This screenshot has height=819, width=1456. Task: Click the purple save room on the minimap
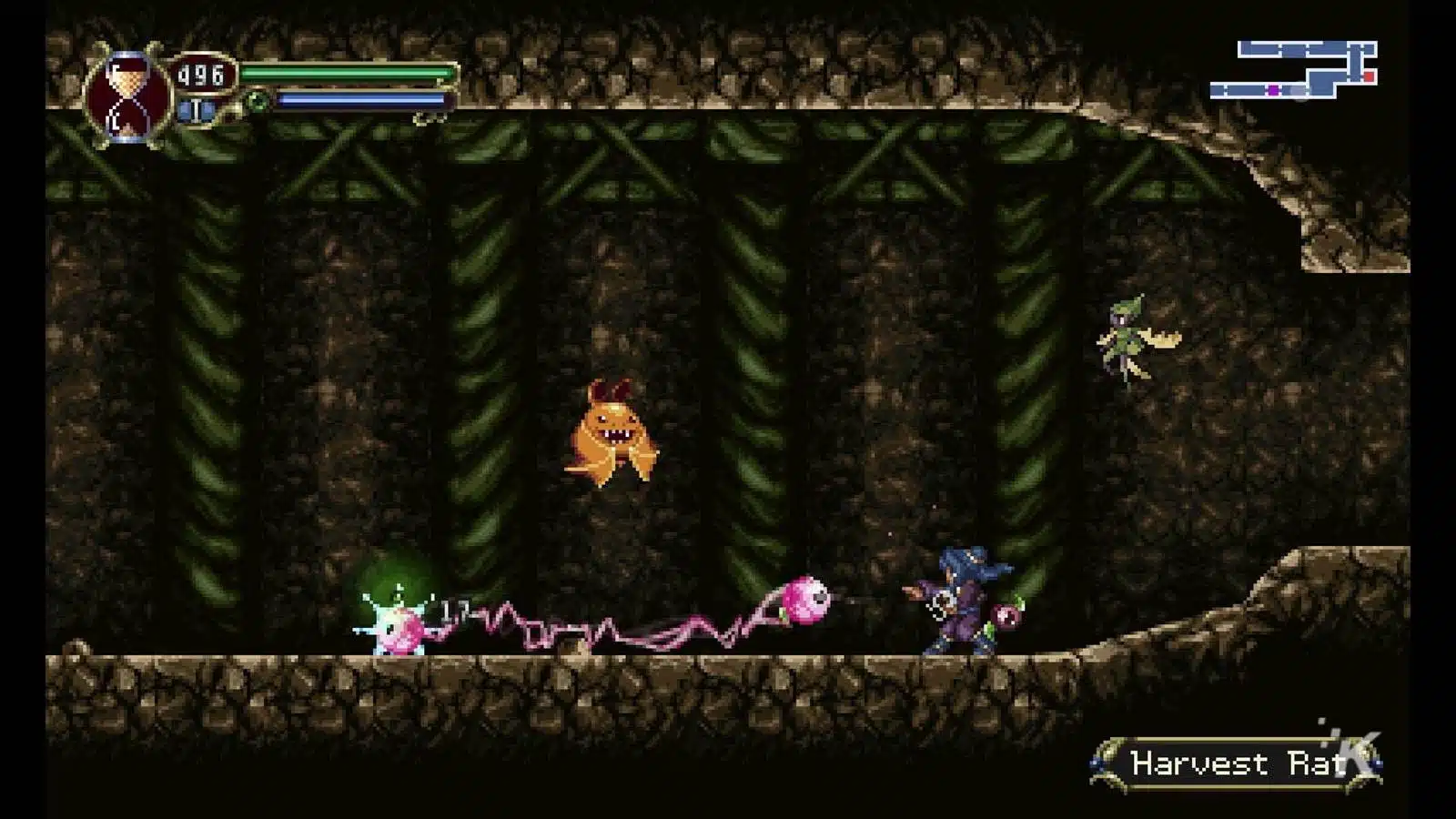[x=1274, y=90]
